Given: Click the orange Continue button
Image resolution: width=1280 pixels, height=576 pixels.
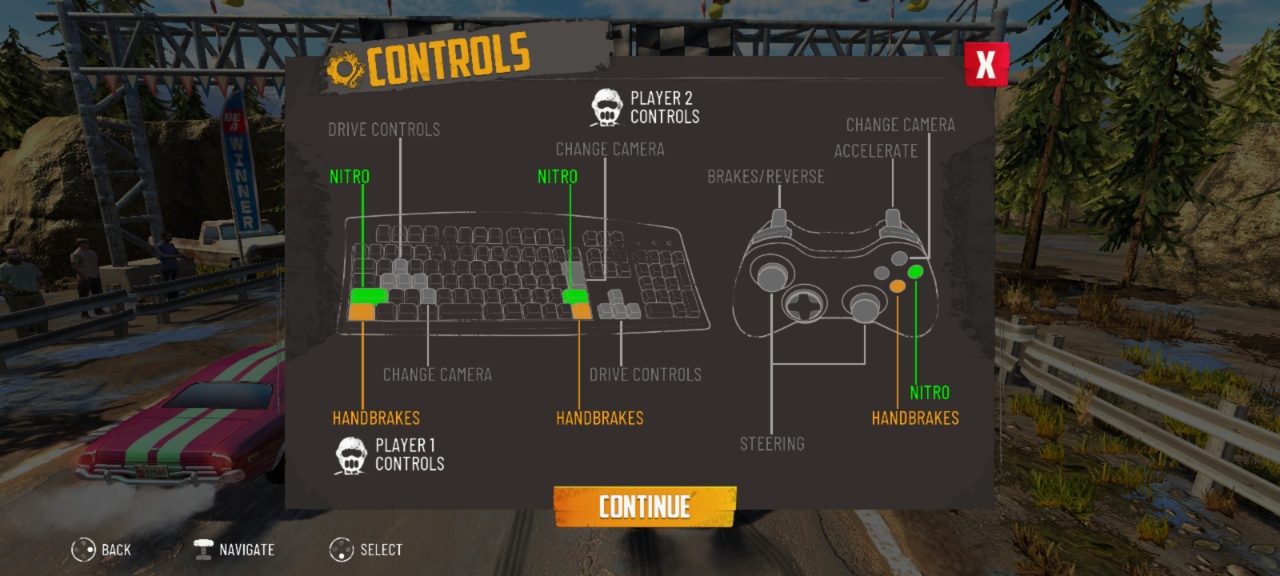Looking at the screenshot, I should point(645,506).
